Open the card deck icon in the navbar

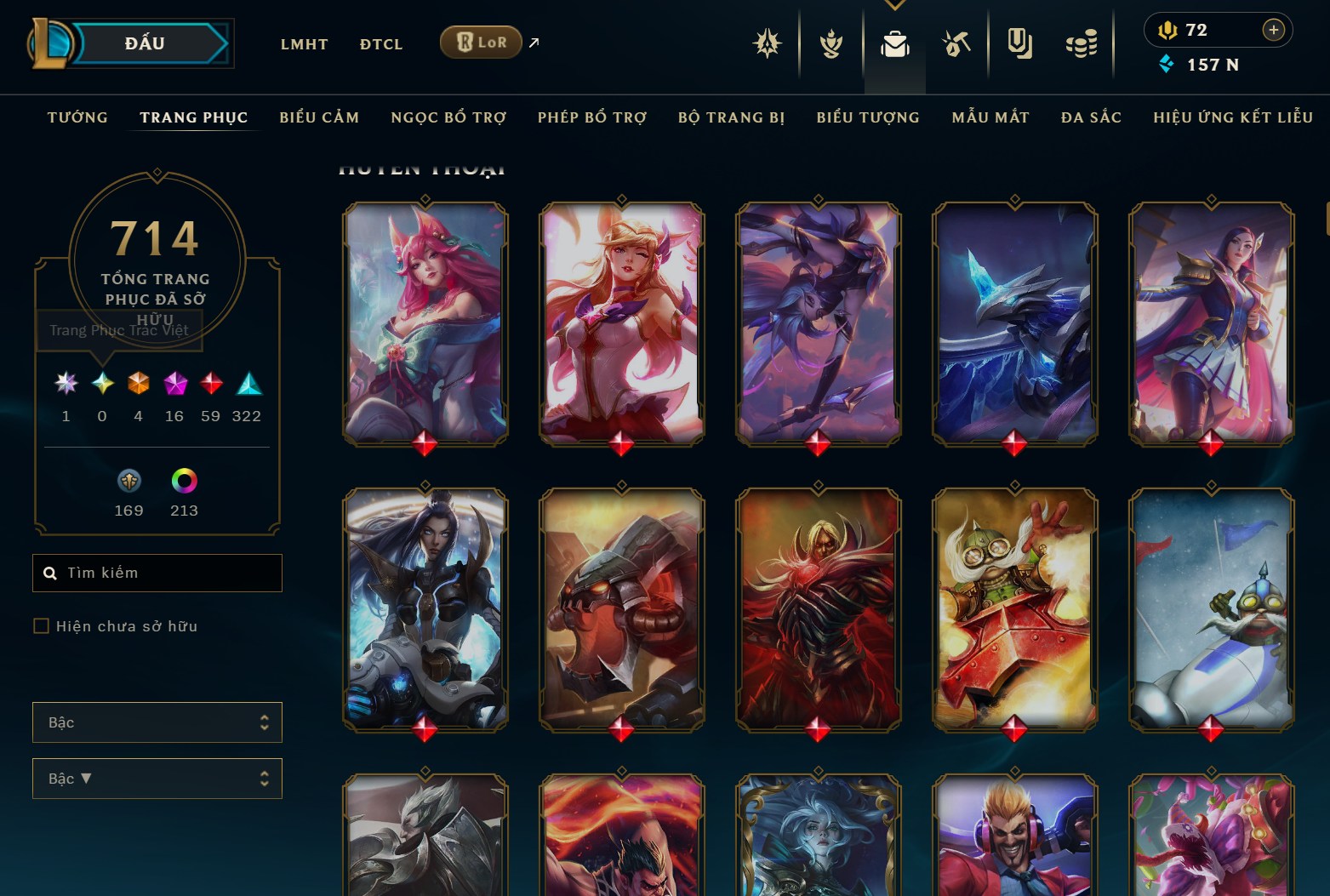tap(1019, 44)
